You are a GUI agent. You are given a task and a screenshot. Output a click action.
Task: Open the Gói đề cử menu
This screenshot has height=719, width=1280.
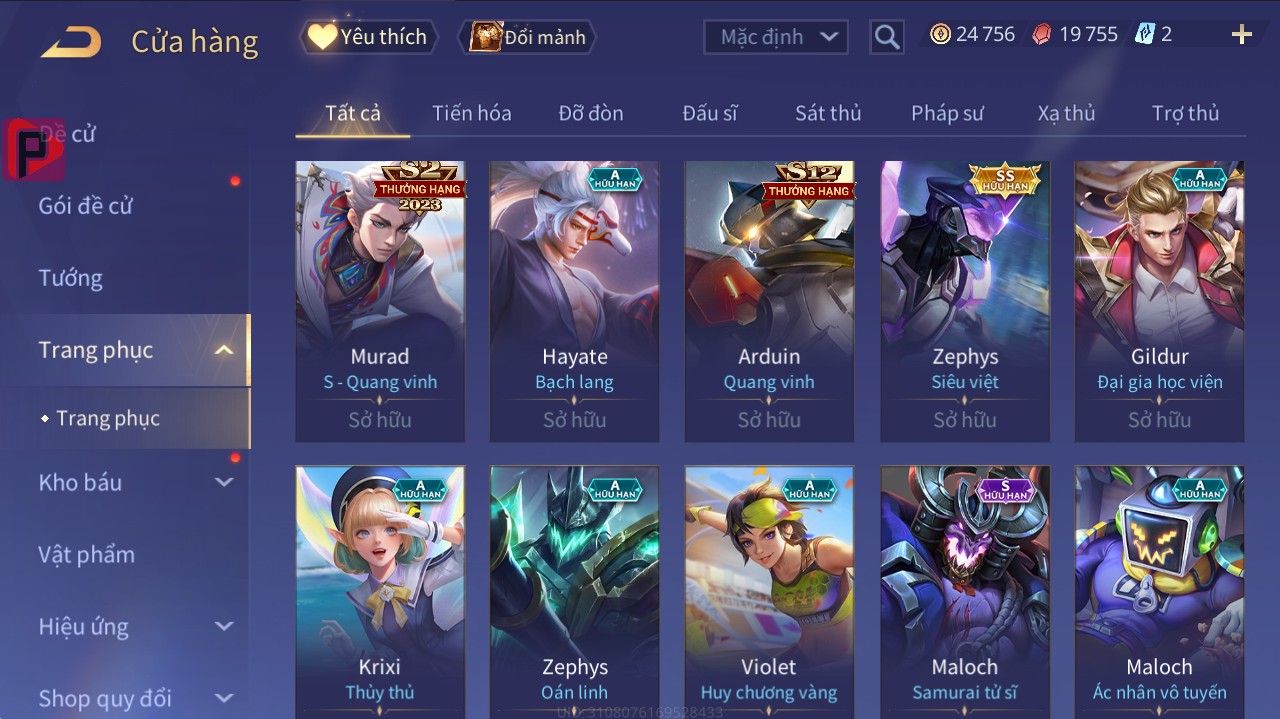coord(86,206)
